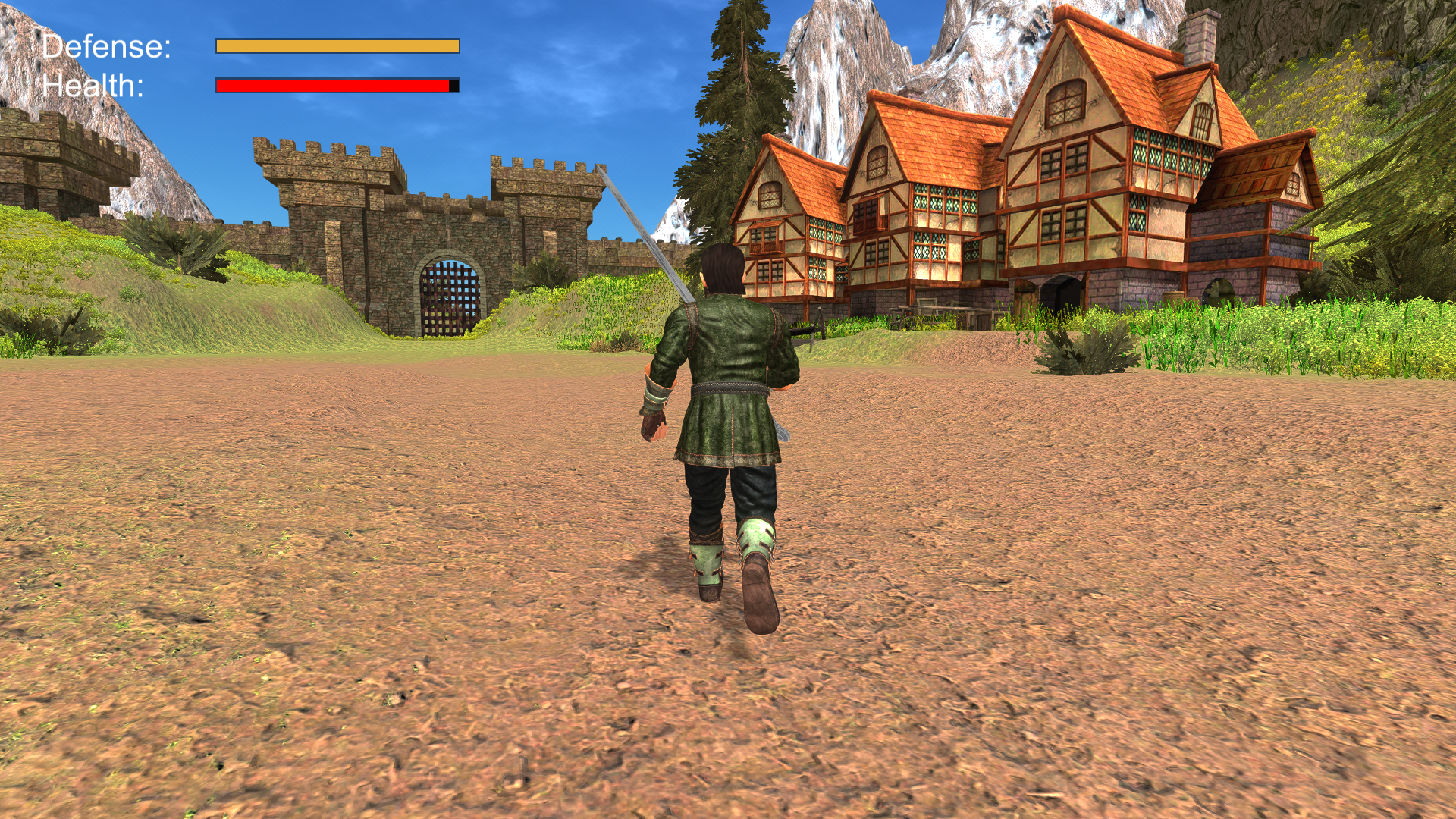
Task: Click the yellow Defense bar
Action: [337, 47]
